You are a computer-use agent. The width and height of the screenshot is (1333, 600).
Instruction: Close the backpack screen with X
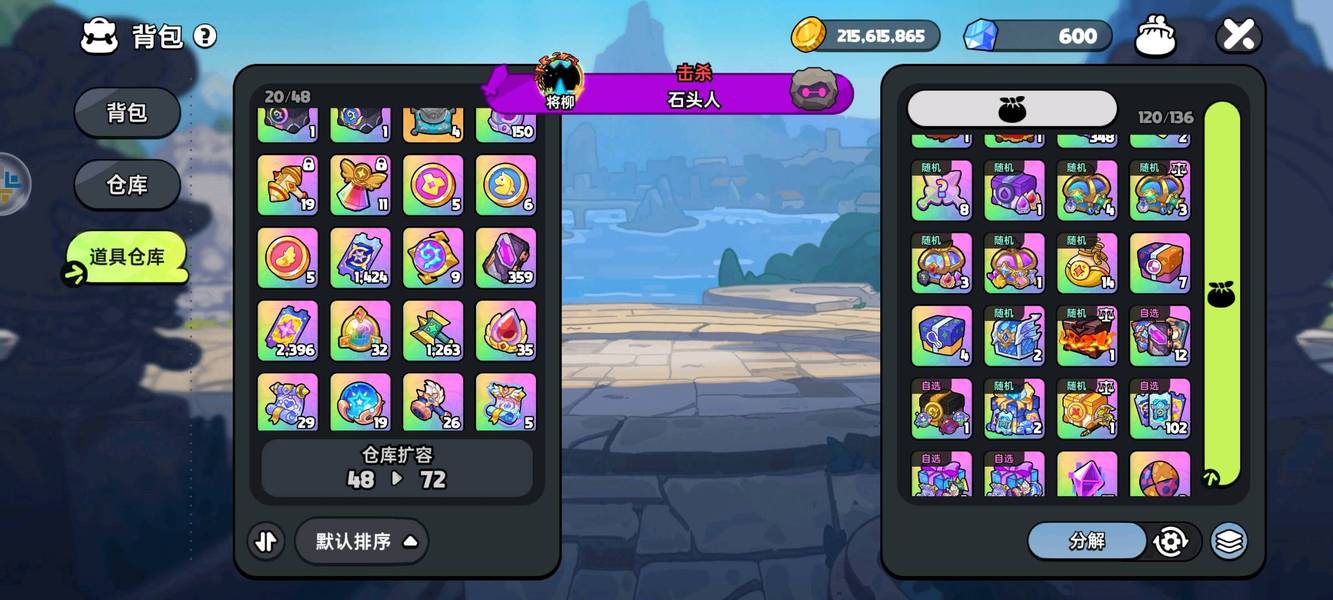pyautogui.click(x=1238, y=36)
